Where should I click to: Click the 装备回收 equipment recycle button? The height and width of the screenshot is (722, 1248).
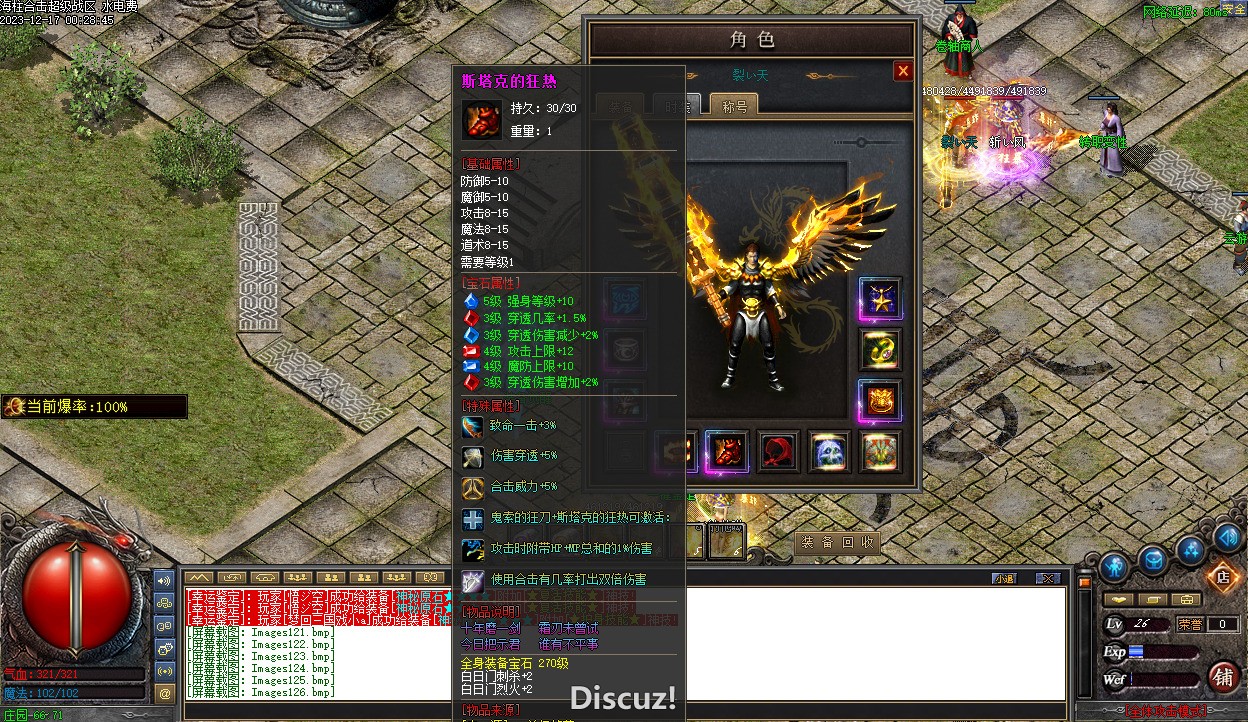click(839, 542)
